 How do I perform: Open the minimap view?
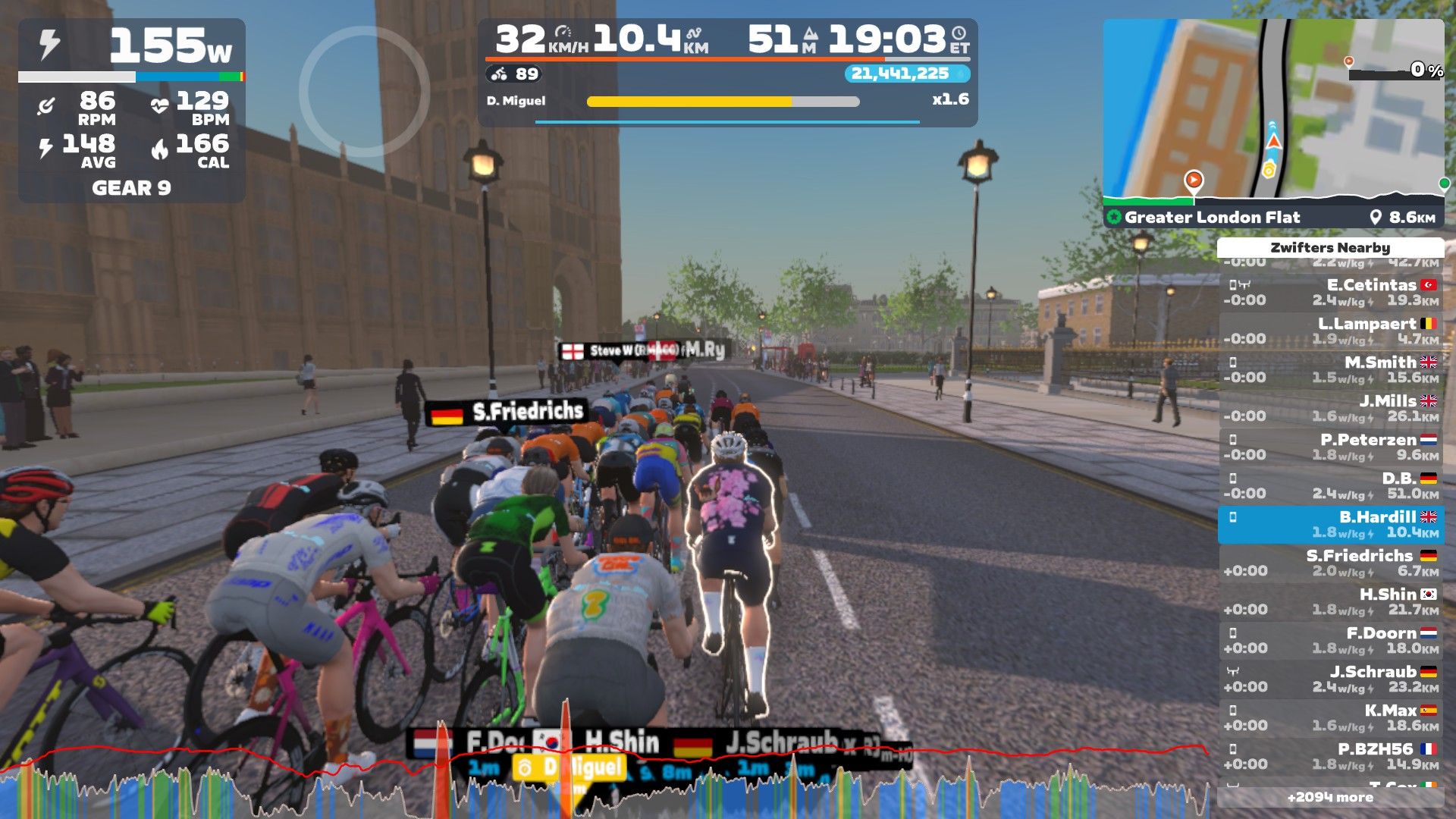[1272, 110]
